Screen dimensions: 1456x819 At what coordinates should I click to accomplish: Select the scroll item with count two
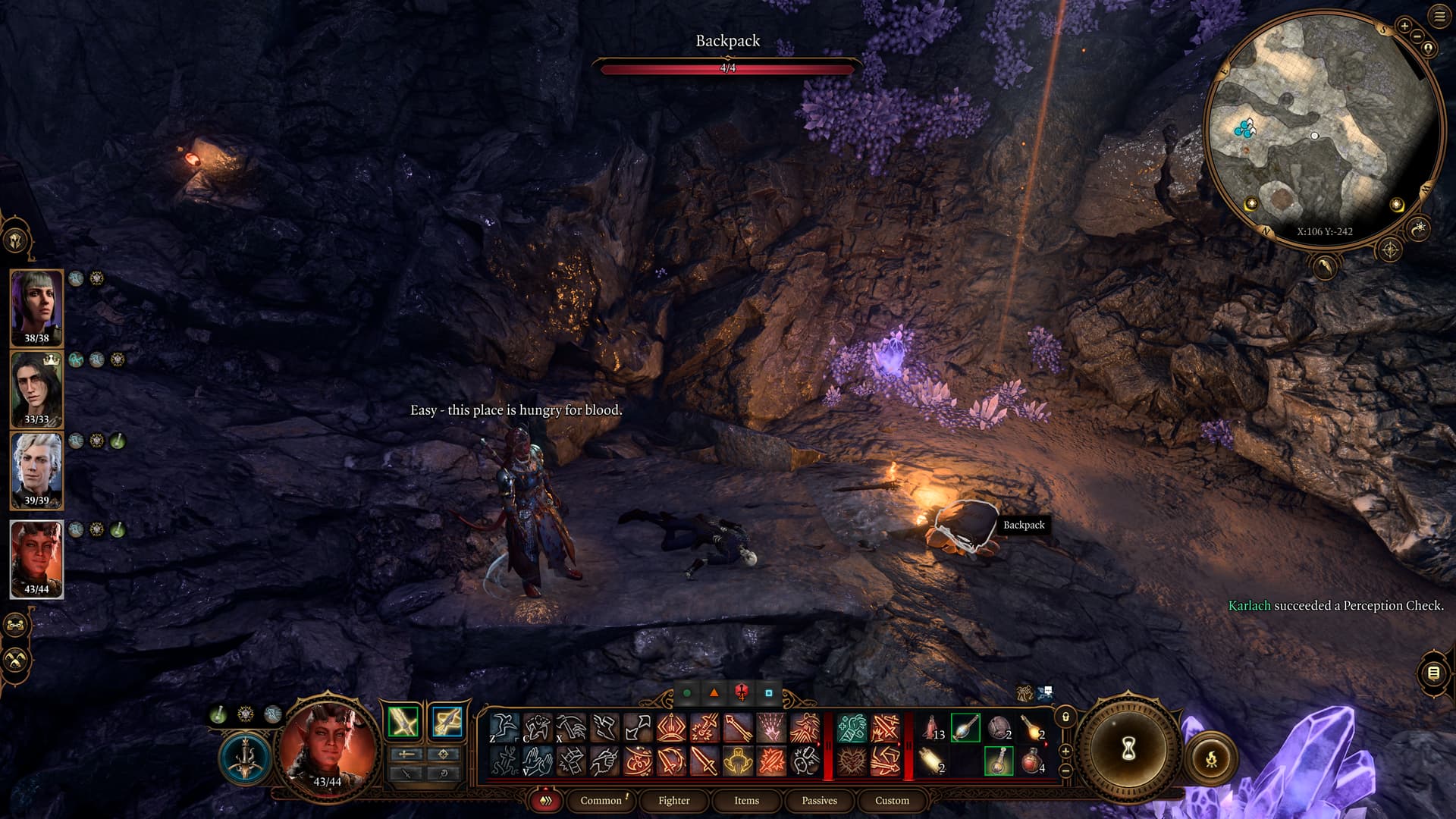[932, 761]
